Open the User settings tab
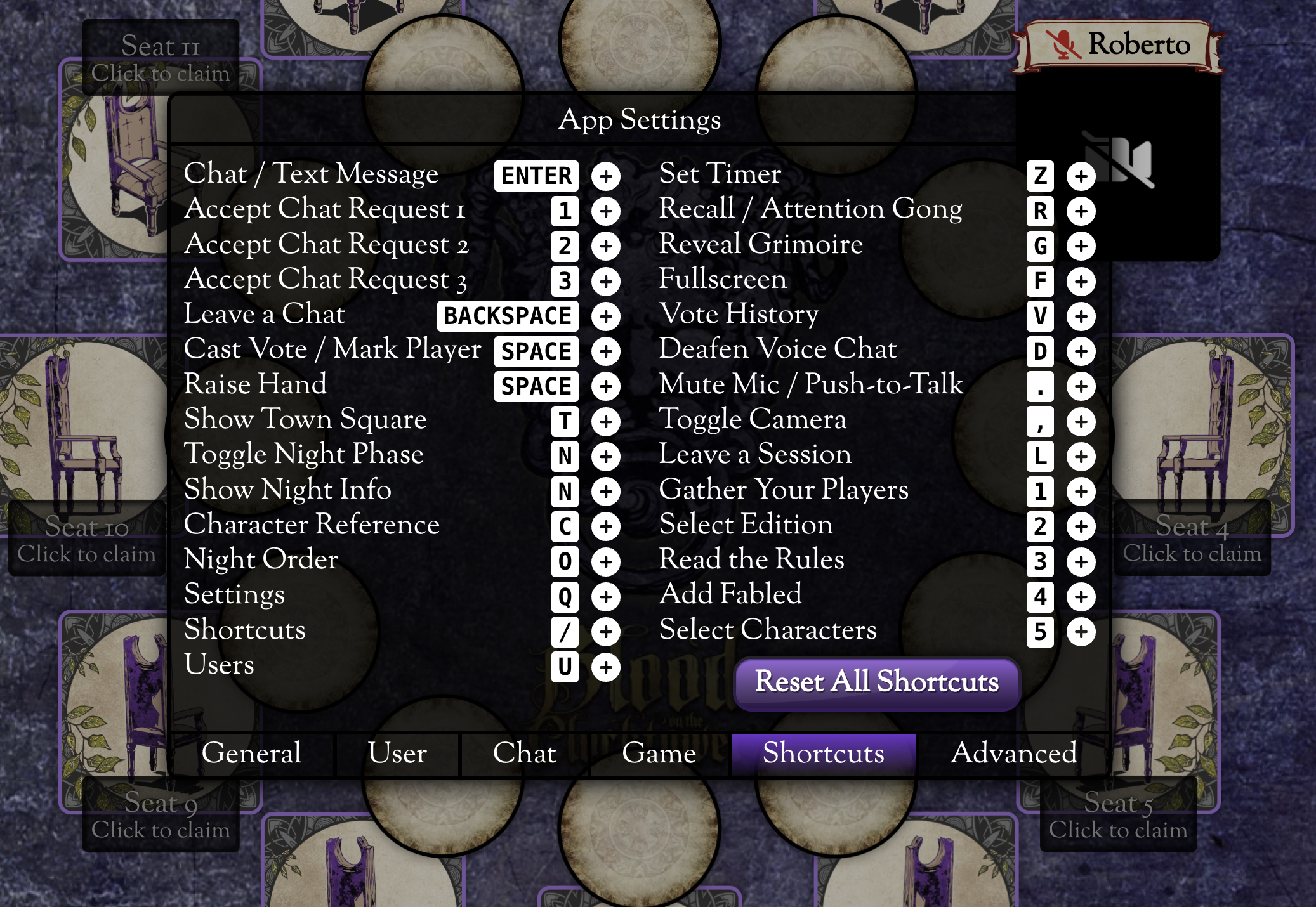Screen dimensions: 1316x907 pyautogui.click(x=397, y=754)
